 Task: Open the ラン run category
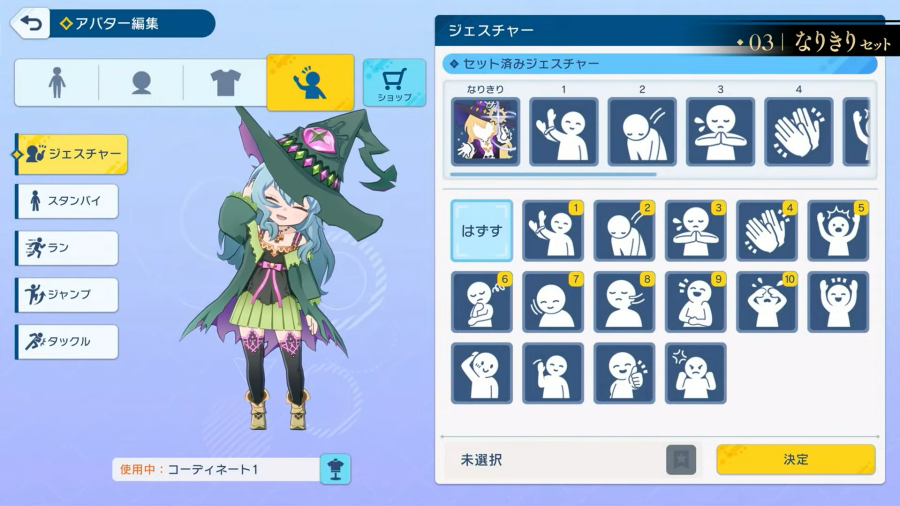pos(67,248)
